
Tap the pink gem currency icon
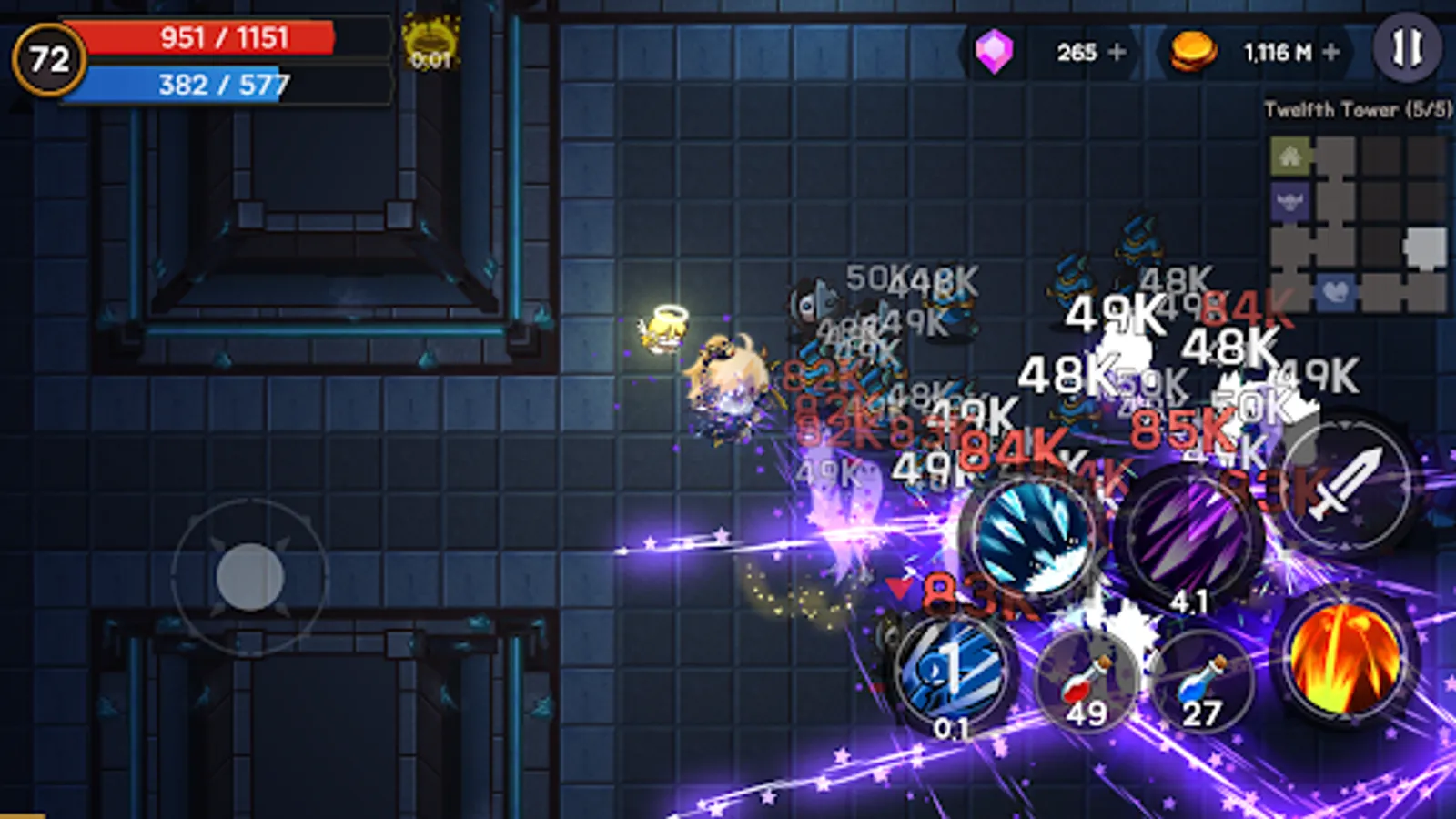point(996,53)
